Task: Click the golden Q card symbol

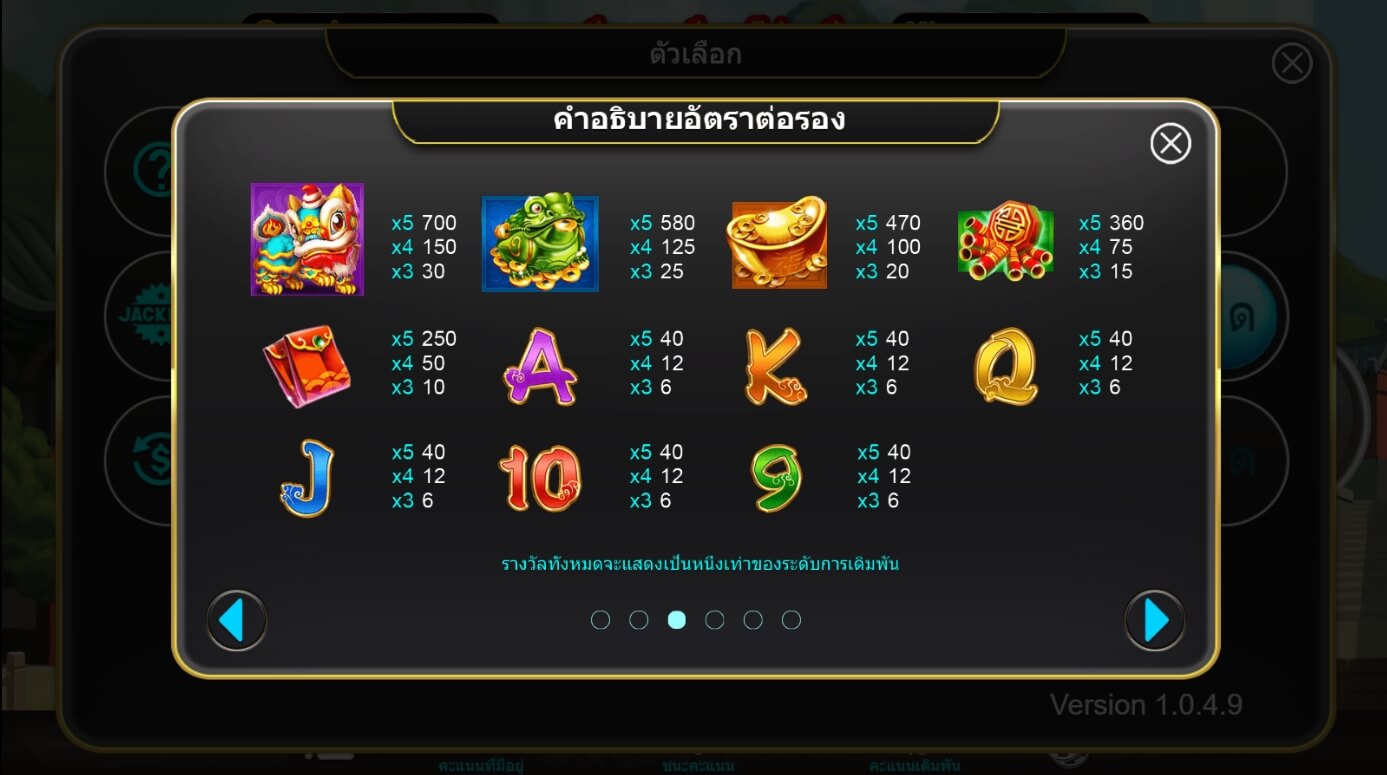Action: tap(1006, 365)
